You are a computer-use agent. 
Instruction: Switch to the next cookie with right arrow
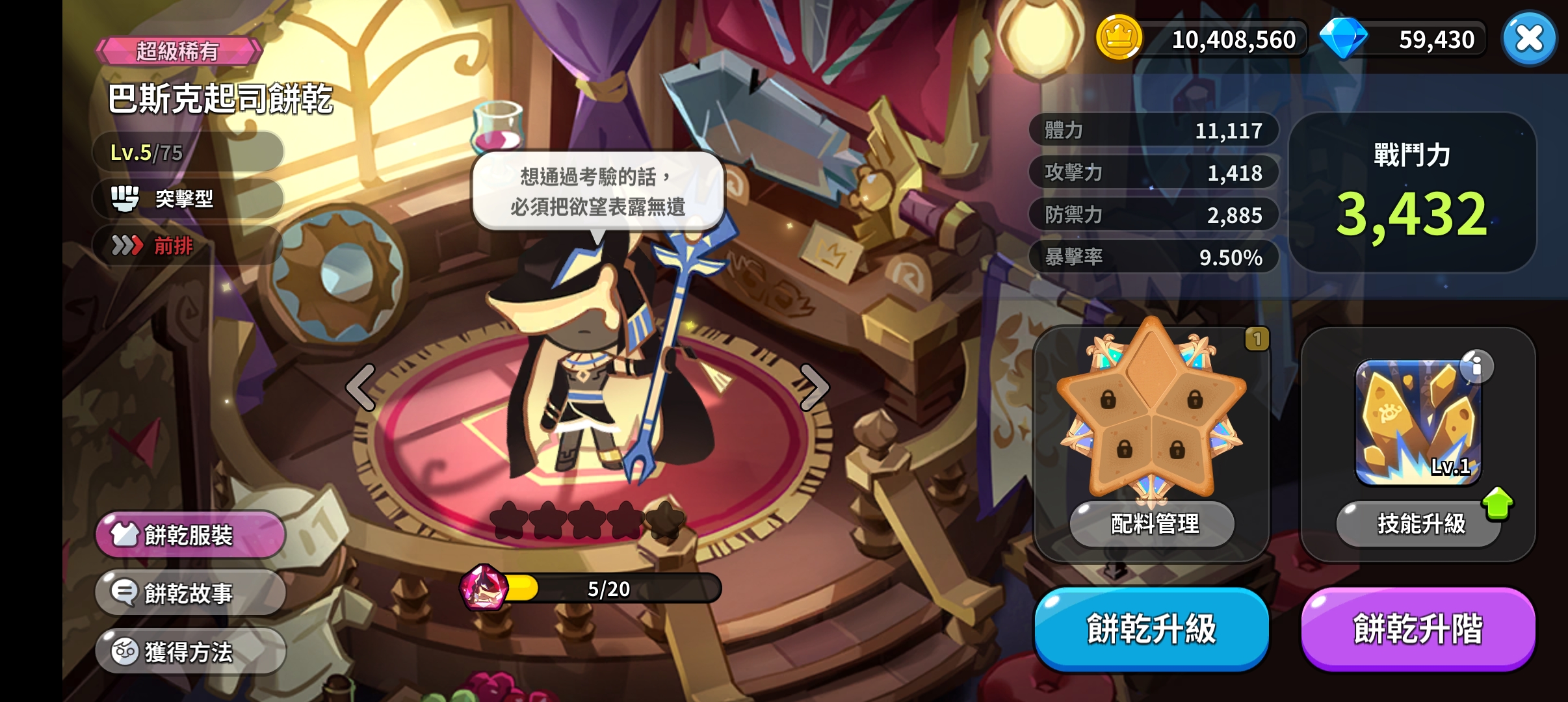click(813, 387)
